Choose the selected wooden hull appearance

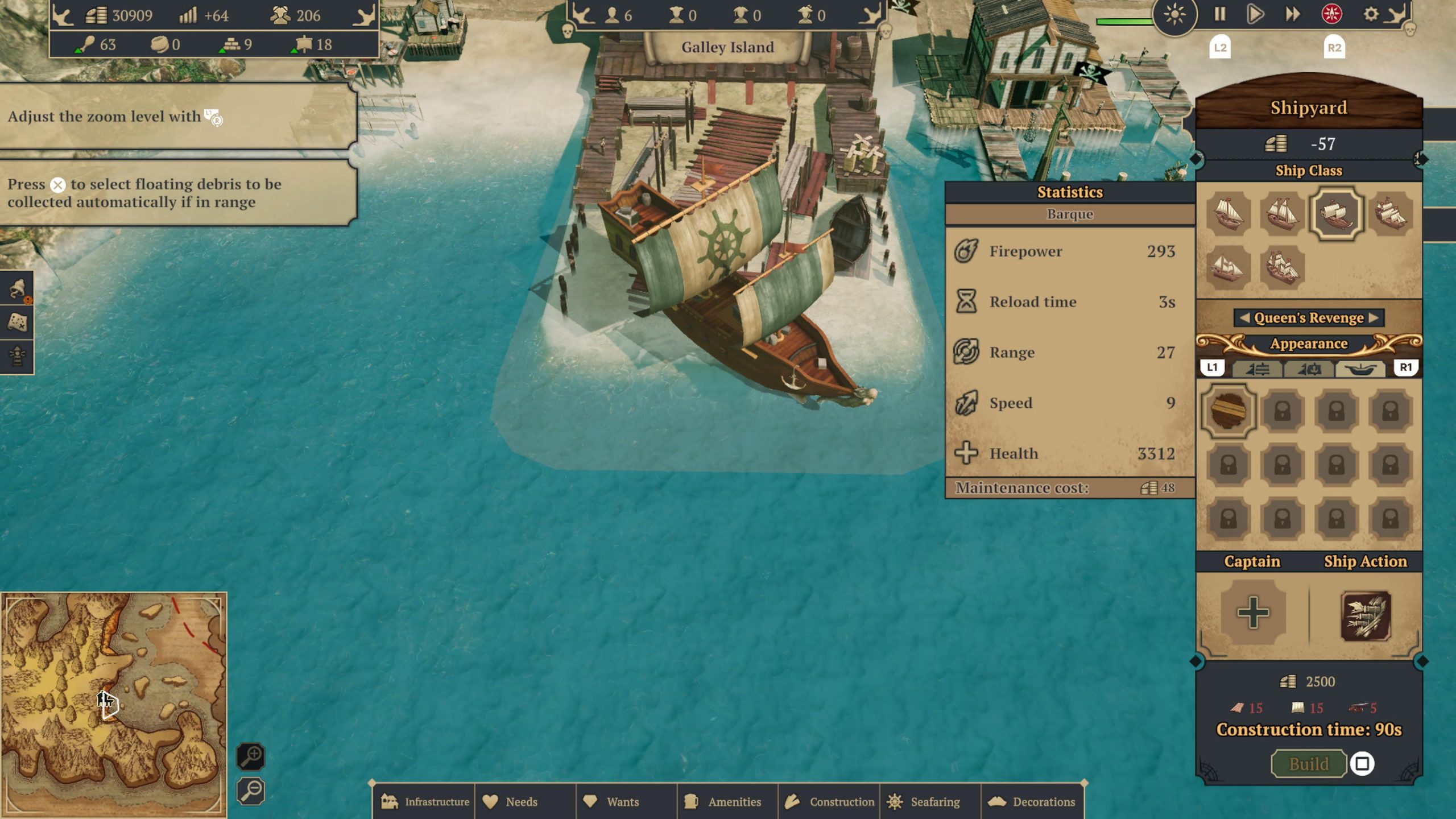click(1228, 410)
